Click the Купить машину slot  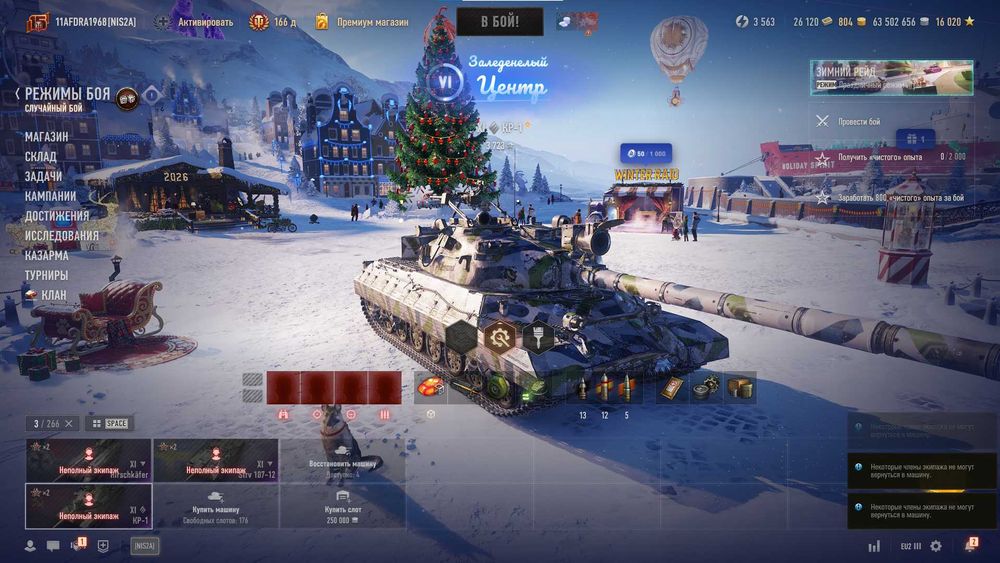(x=215, y=507)
